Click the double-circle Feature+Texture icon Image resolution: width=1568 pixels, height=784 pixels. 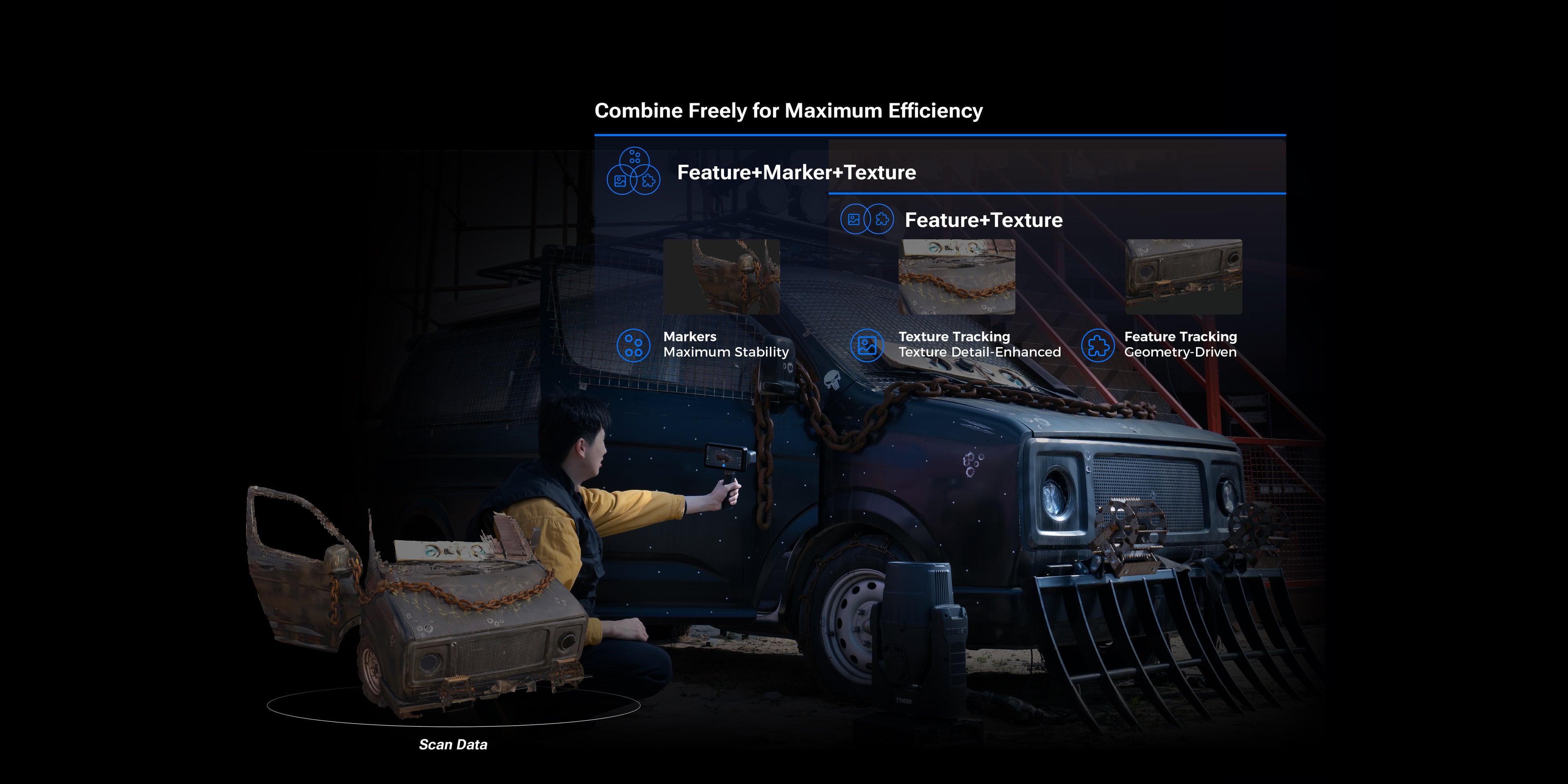pos(867,220)
